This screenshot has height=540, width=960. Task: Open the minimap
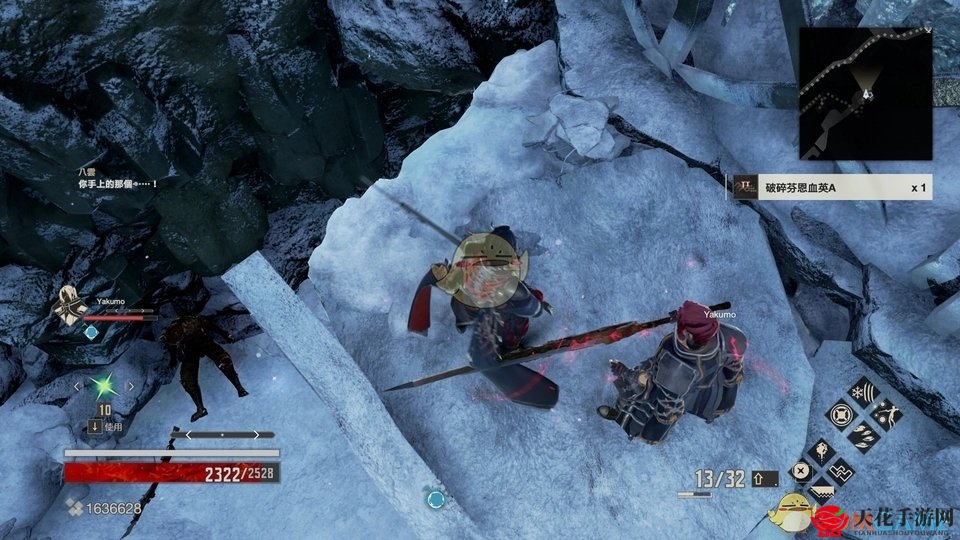click(866, 91)
